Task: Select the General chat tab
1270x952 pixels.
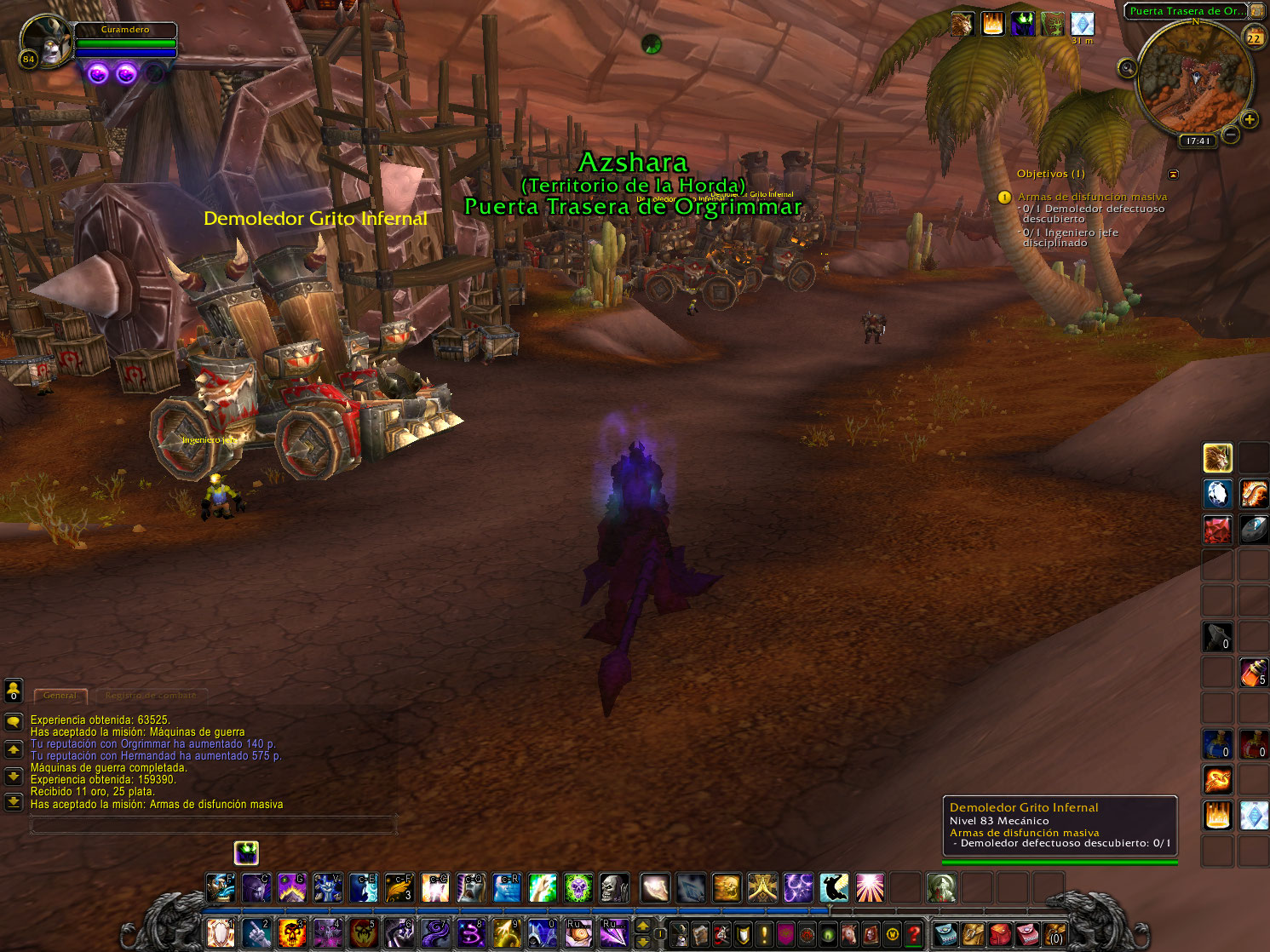Action: (x=59, y=695)
